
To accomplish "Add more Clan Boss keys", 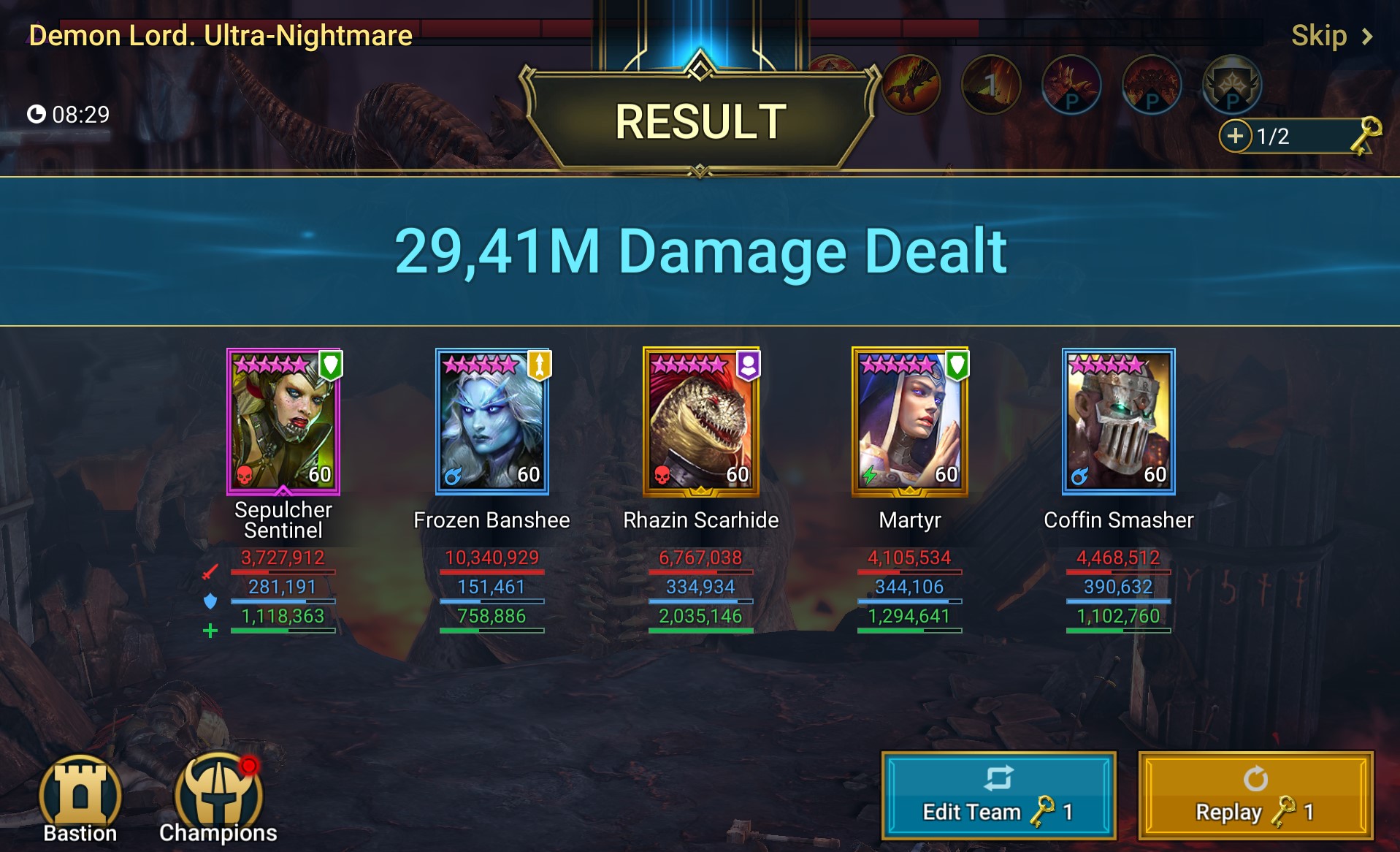I will [x=1235, y=136].
